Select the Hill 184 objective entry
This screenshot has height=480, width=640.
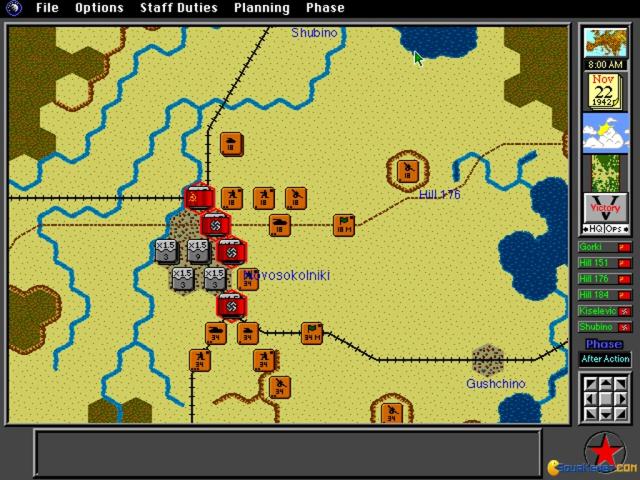605,295
